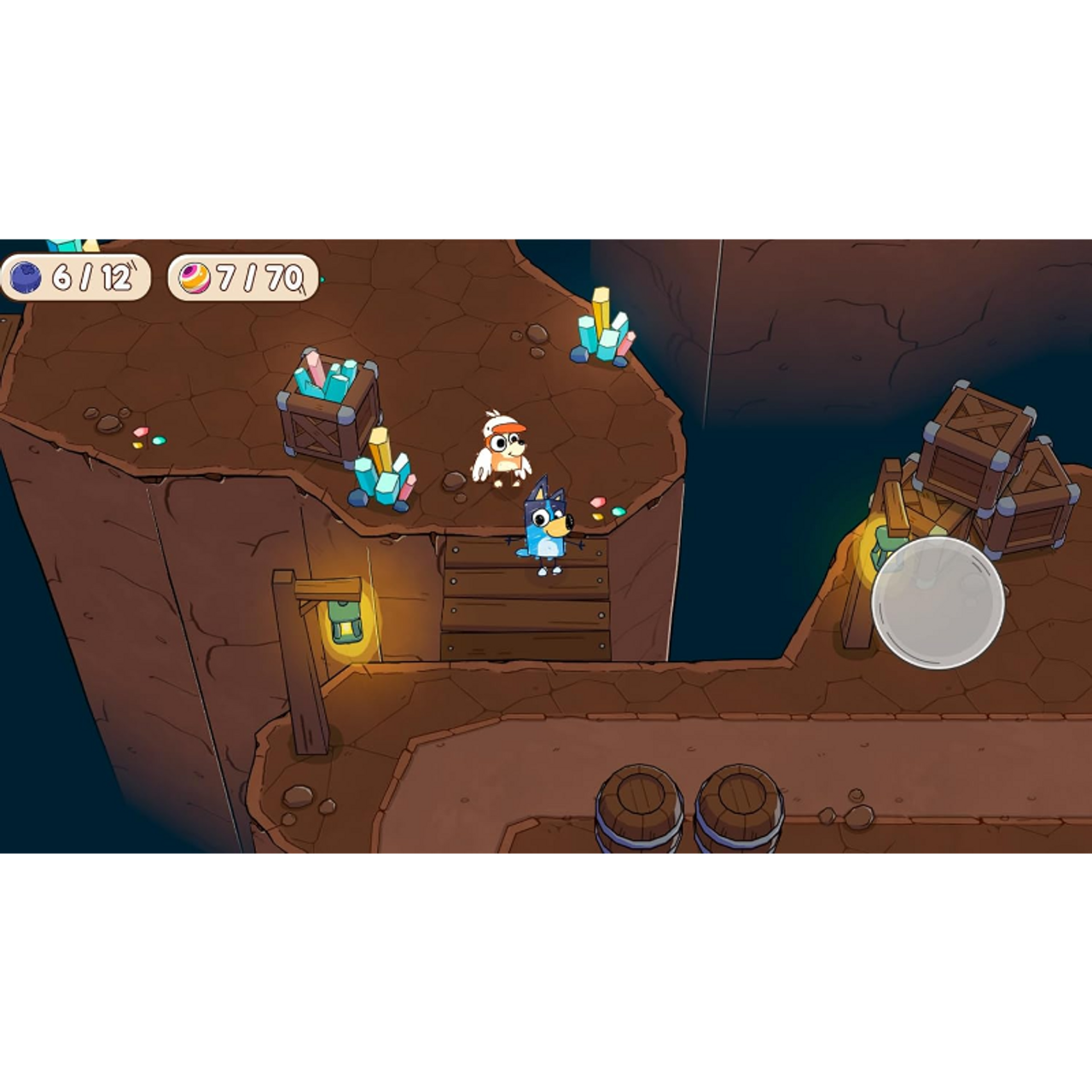Click the red gem beside Bluey

pos(598,502)
